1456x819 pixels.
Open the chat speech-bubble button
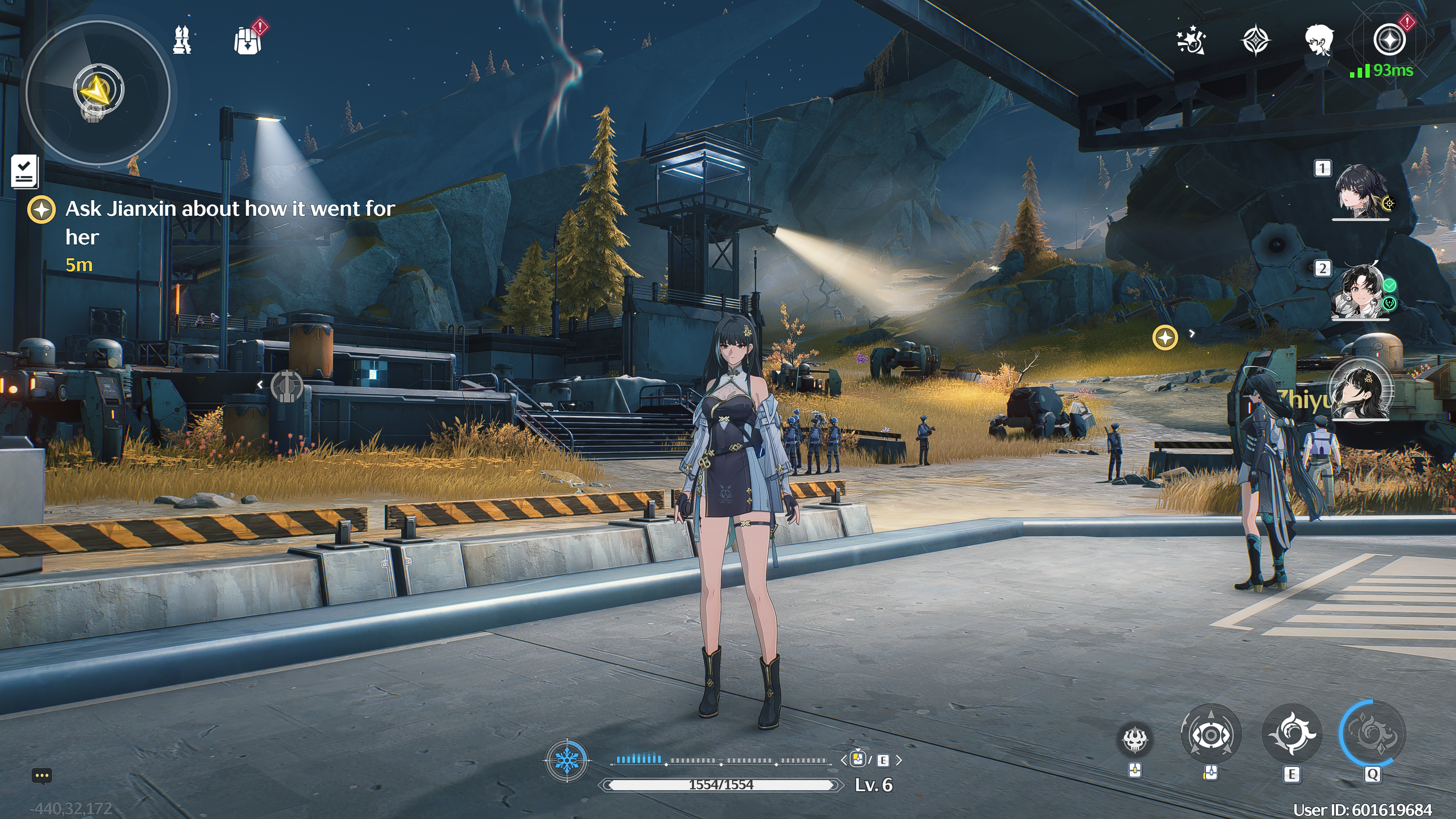(x=42, y=775)
